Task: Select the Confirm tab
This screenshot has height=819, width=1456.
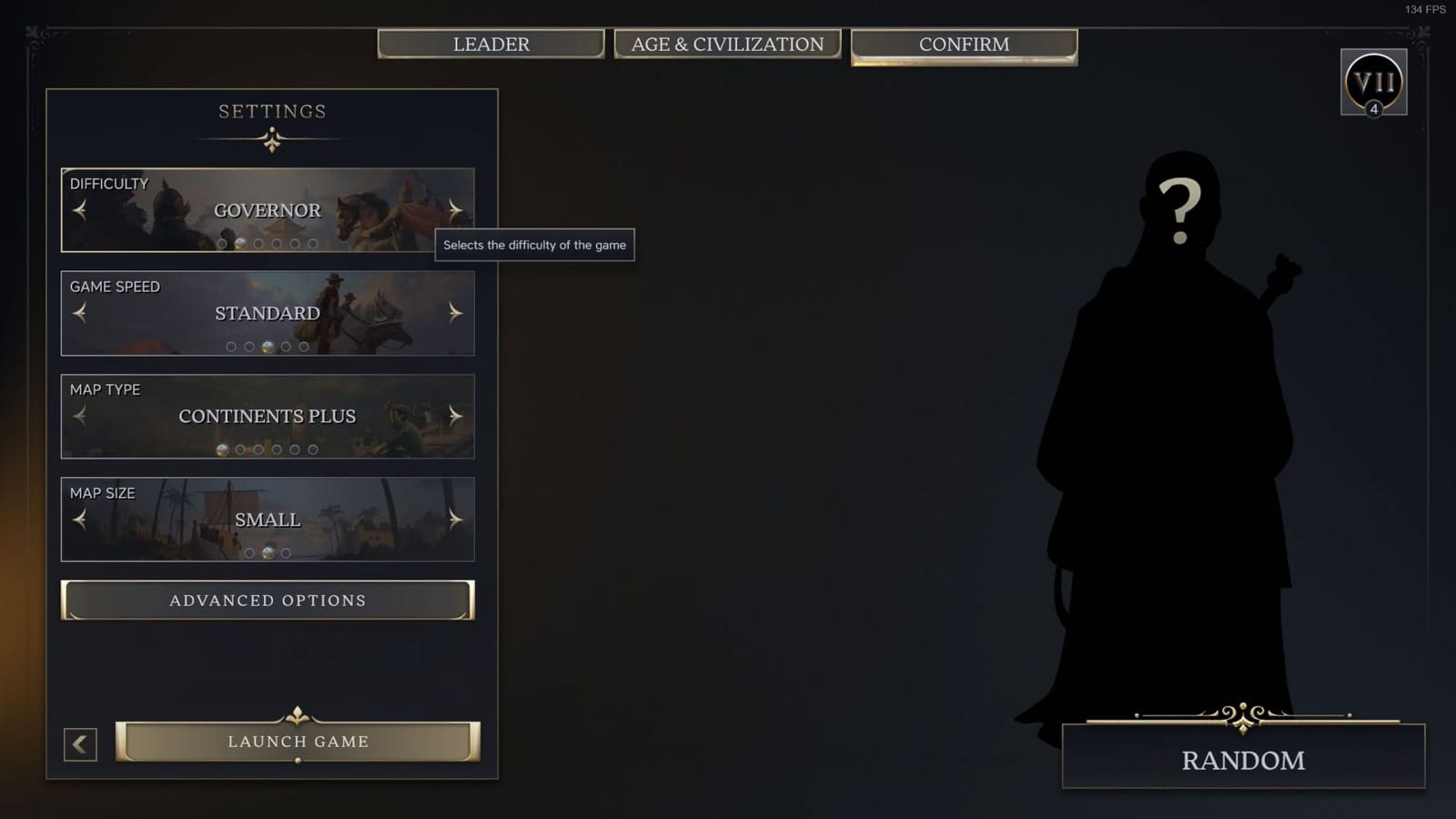Action: pos(964,43)
